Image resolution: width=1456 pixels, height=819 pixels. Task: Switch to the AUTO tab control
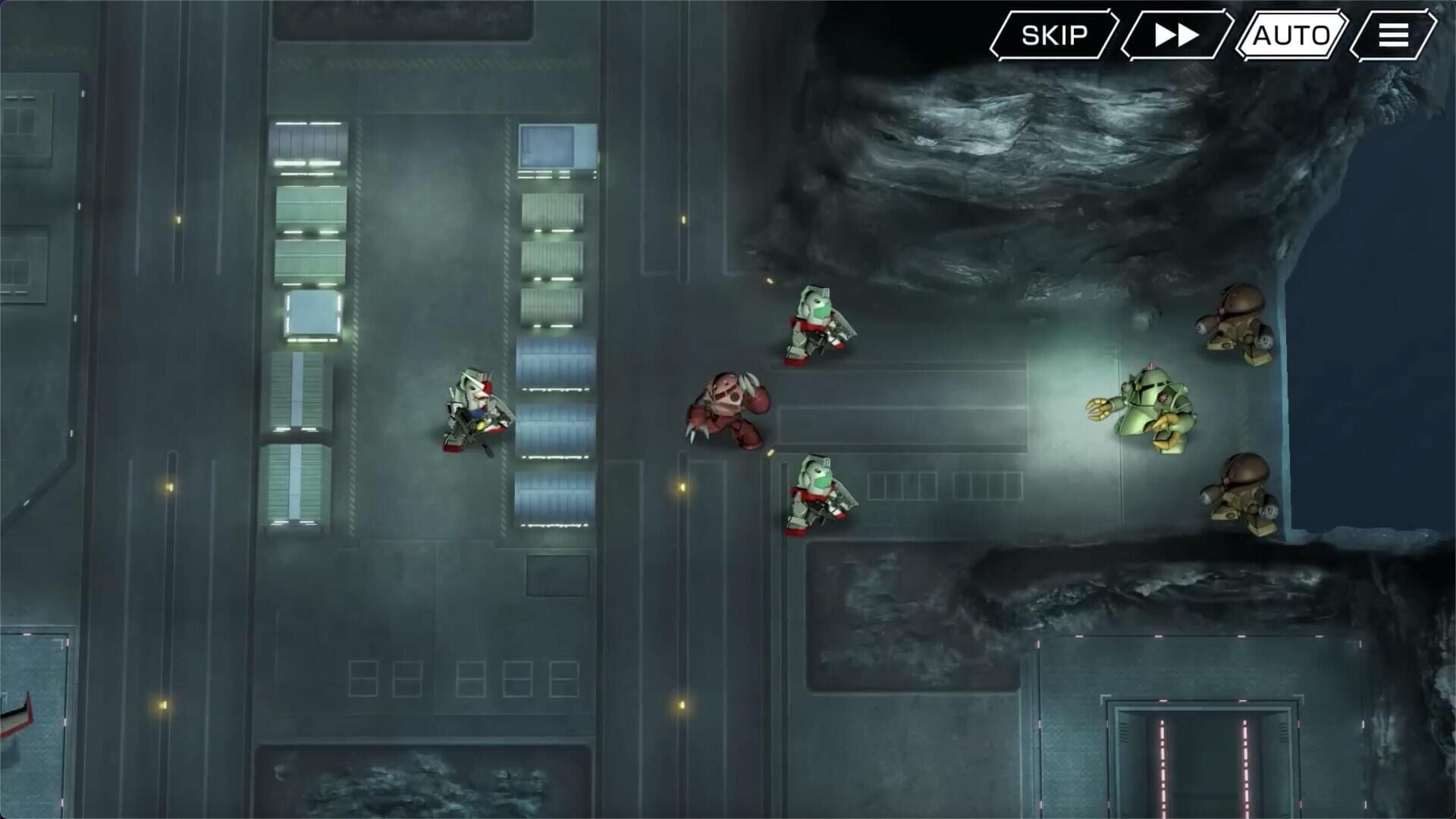click(1289, 33)
